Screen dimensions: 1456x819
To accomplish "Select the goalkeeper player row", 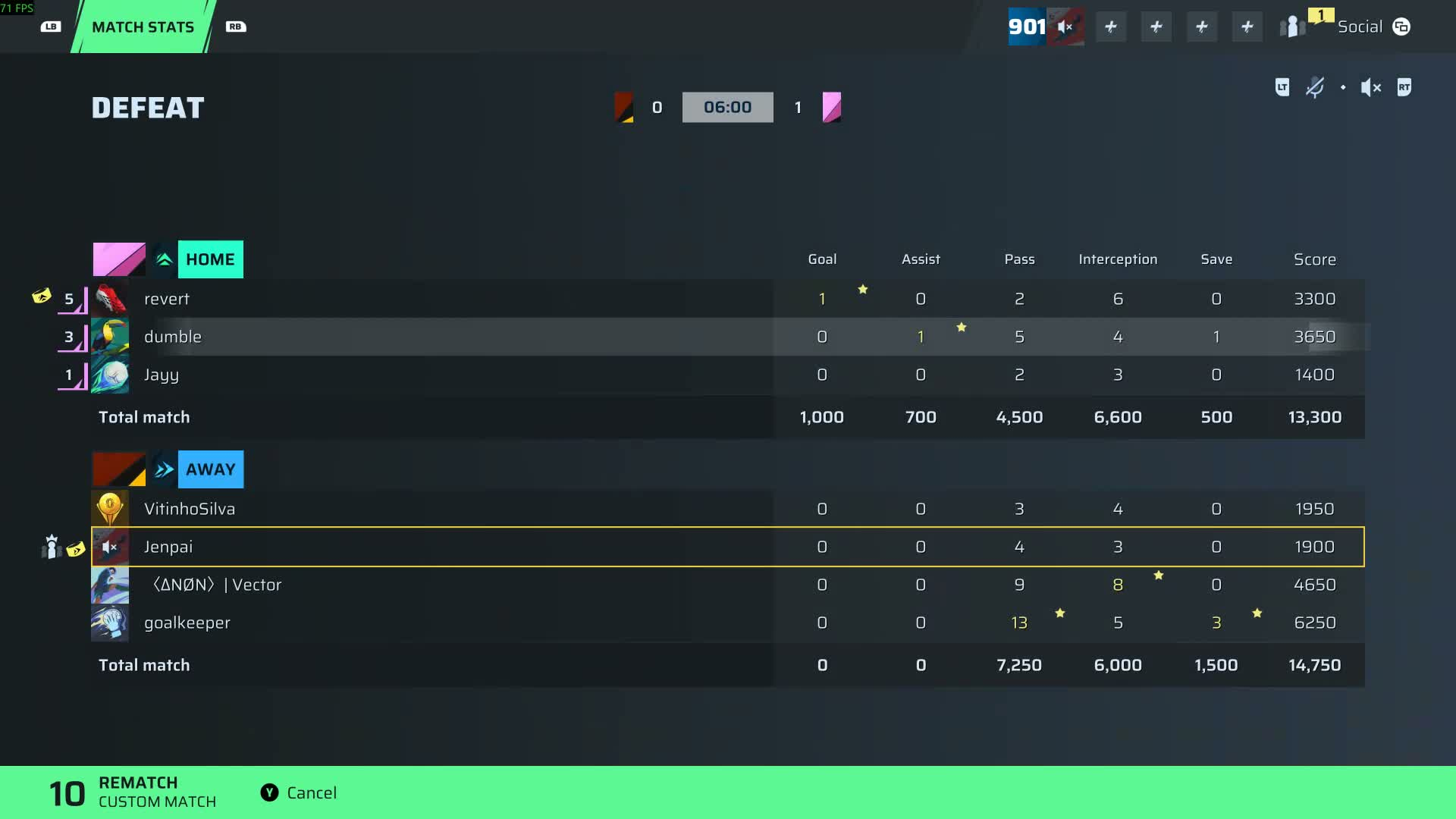I will pyautogui.click(x=432, y=623).
